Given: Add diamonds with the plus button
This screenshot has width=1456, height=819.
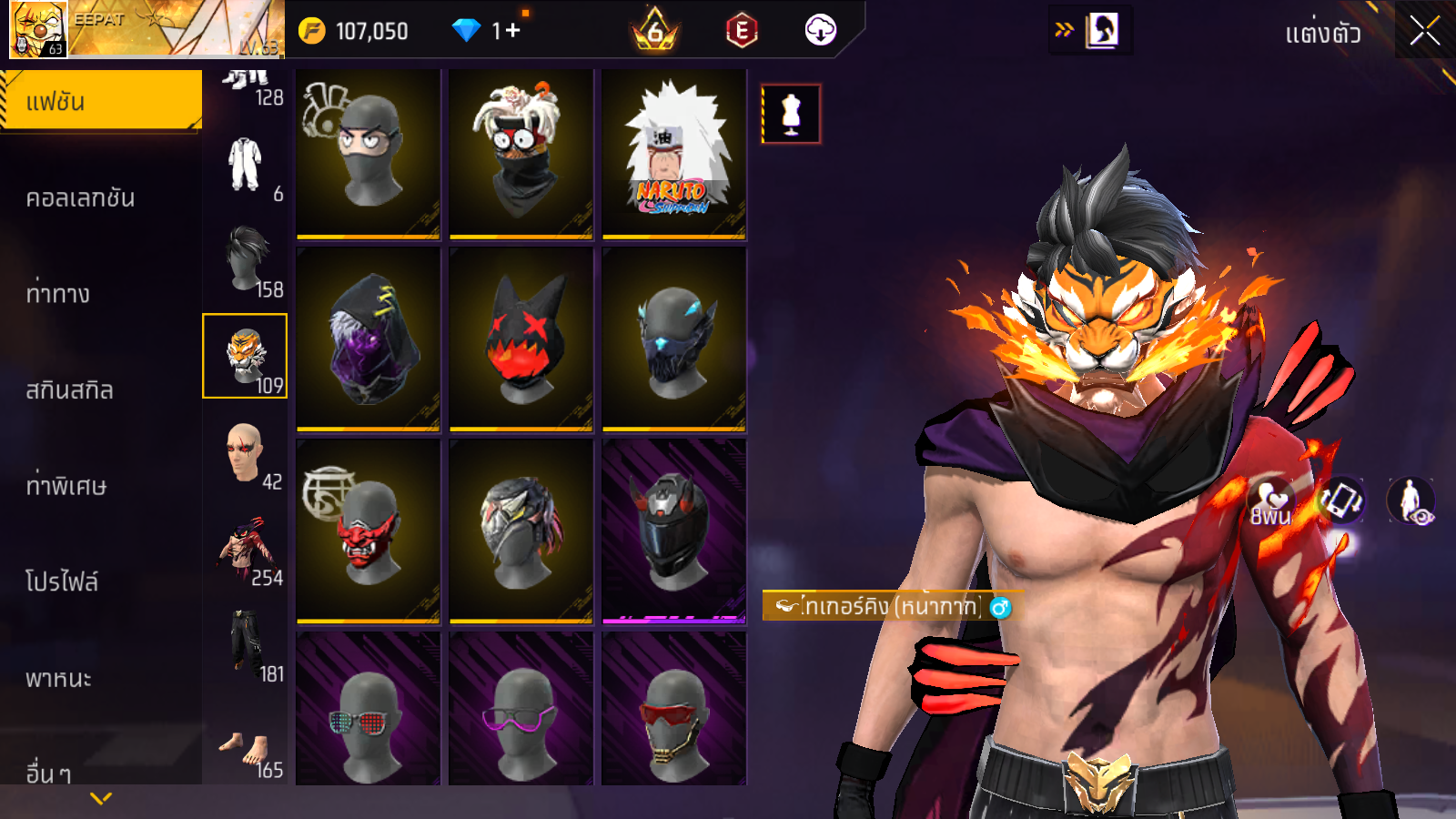Looking at the screenshot, I should pyautogui.click(x=512, y=31).
